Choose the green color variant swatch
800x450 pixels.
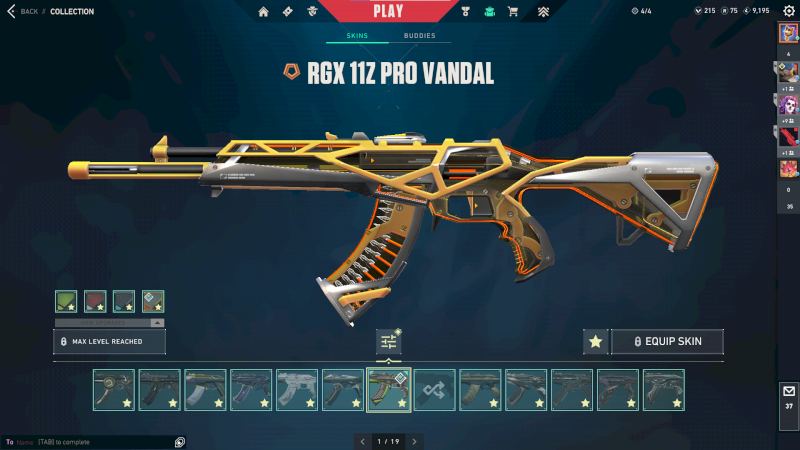point(66,301)
